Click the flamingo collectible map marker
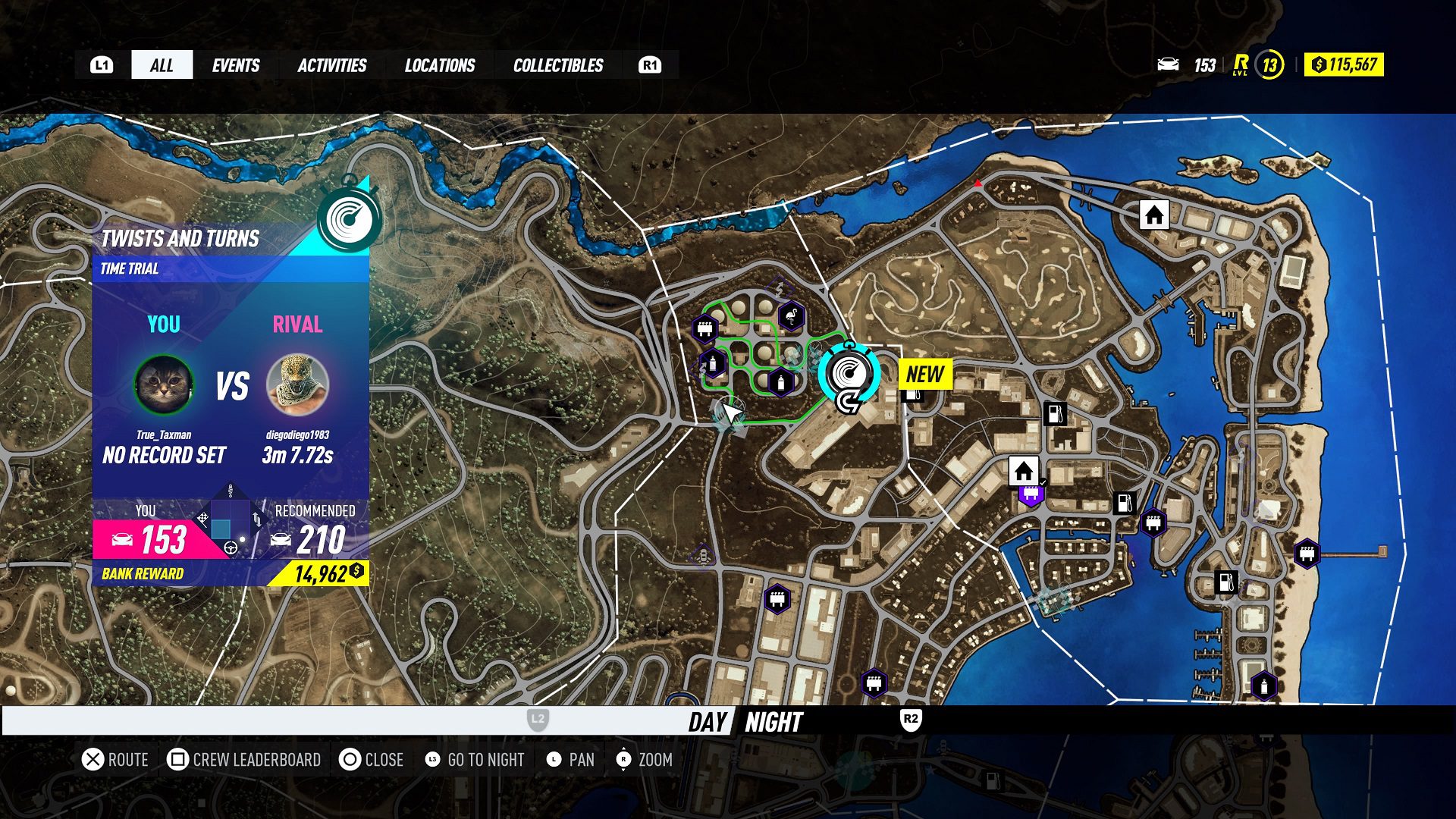1456x819 pixels. (x=791, y=316)
